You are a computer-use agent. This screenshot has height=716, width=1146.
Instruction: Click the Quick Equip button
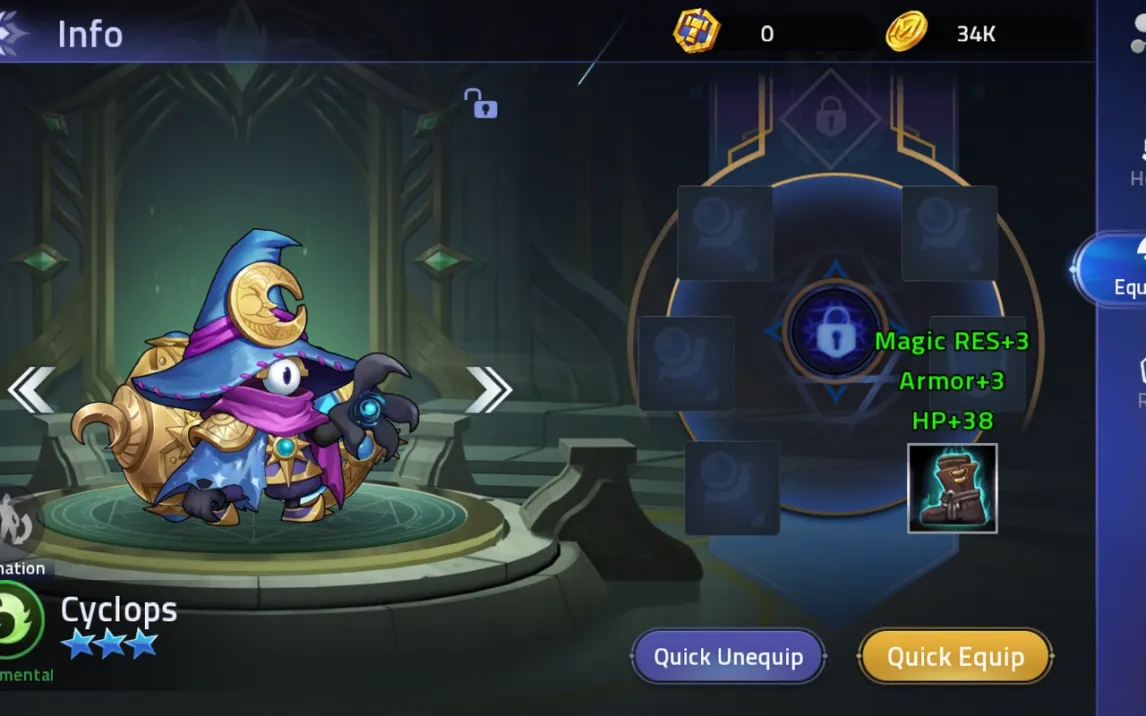[x=955, y=657]
